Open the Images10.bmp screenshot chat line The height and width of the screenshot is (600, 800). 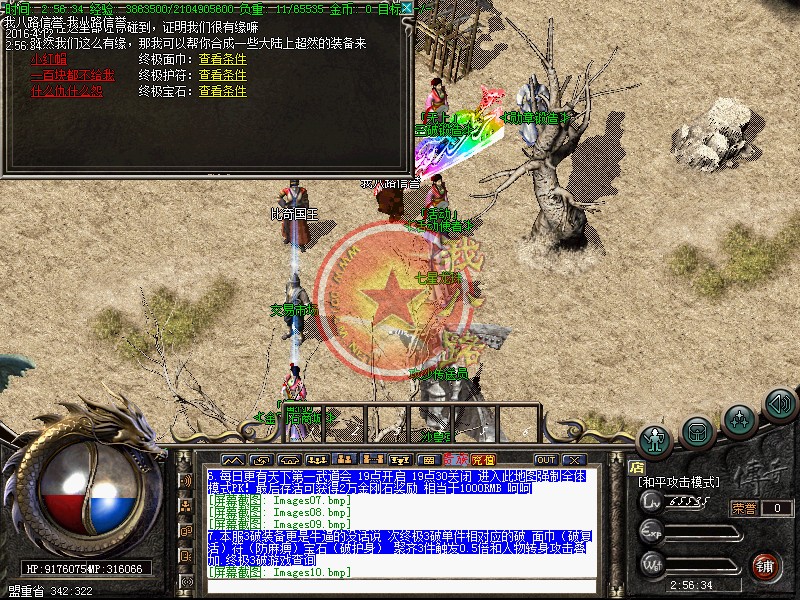[x=279, y=572]
